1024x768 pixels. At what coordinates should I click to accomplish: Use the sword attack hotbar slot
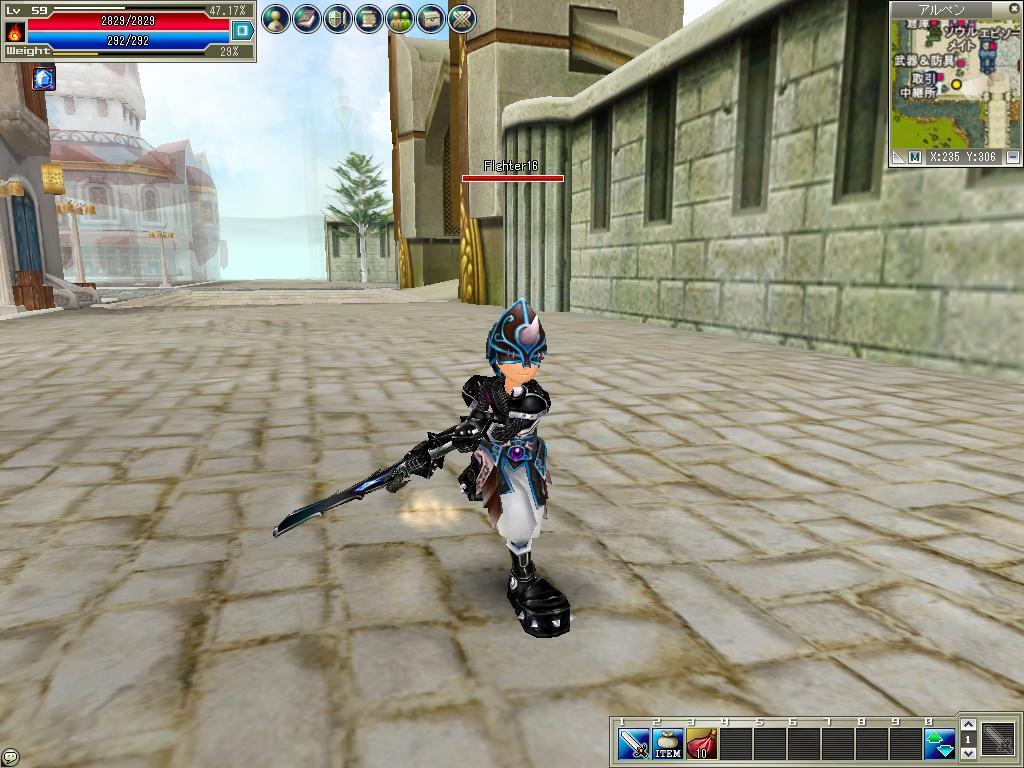click(x=634, y=744)
